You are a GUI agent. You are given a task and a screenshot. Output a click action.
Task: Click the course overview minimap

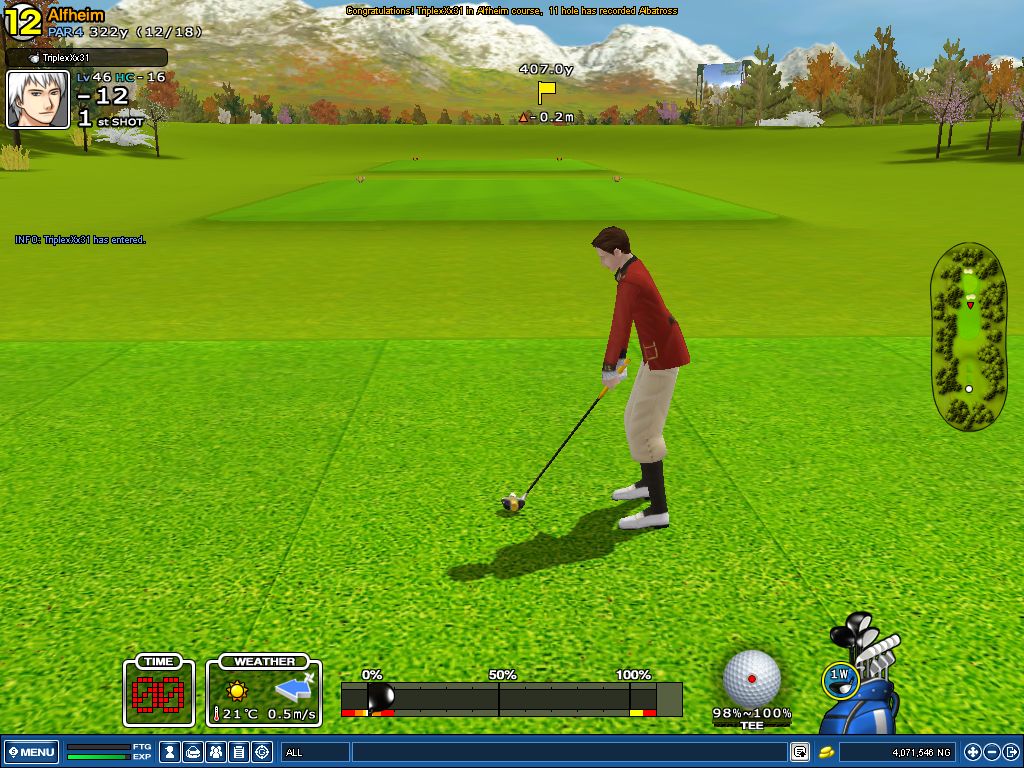point(968,335)
